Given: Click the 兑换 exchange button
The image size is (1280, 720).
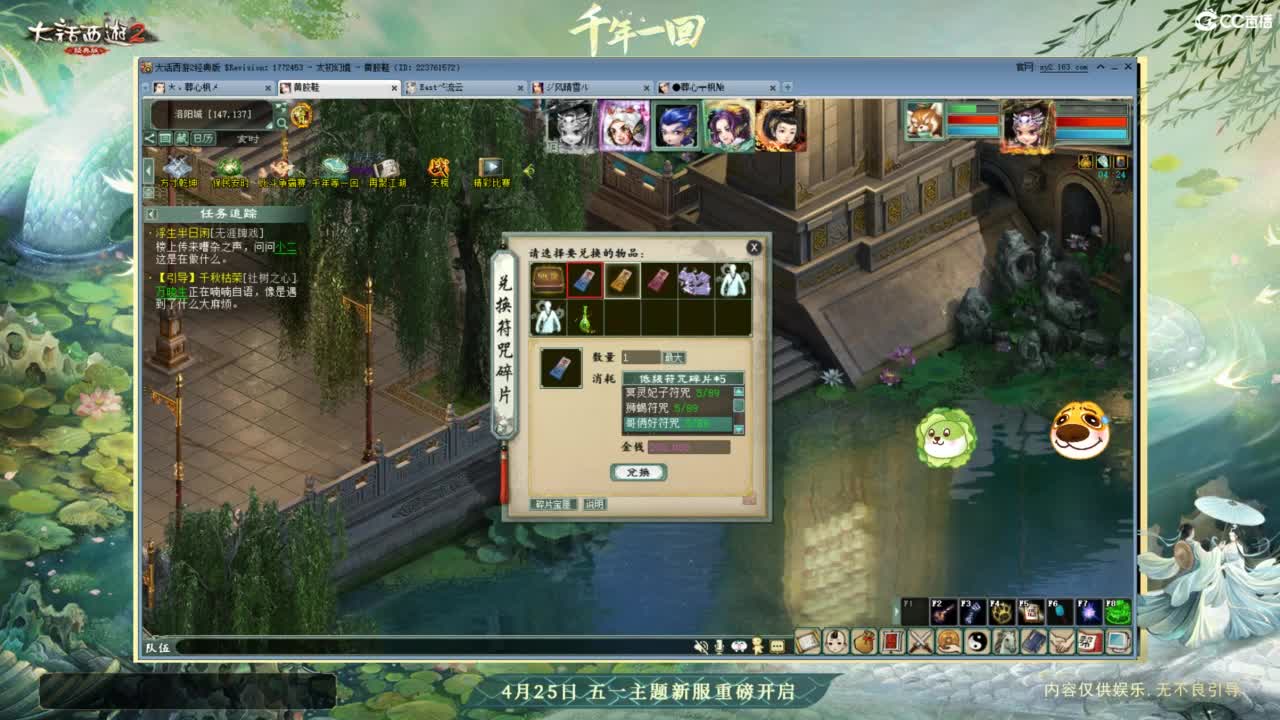Looking at the screenshot, I should pos(640,473).
